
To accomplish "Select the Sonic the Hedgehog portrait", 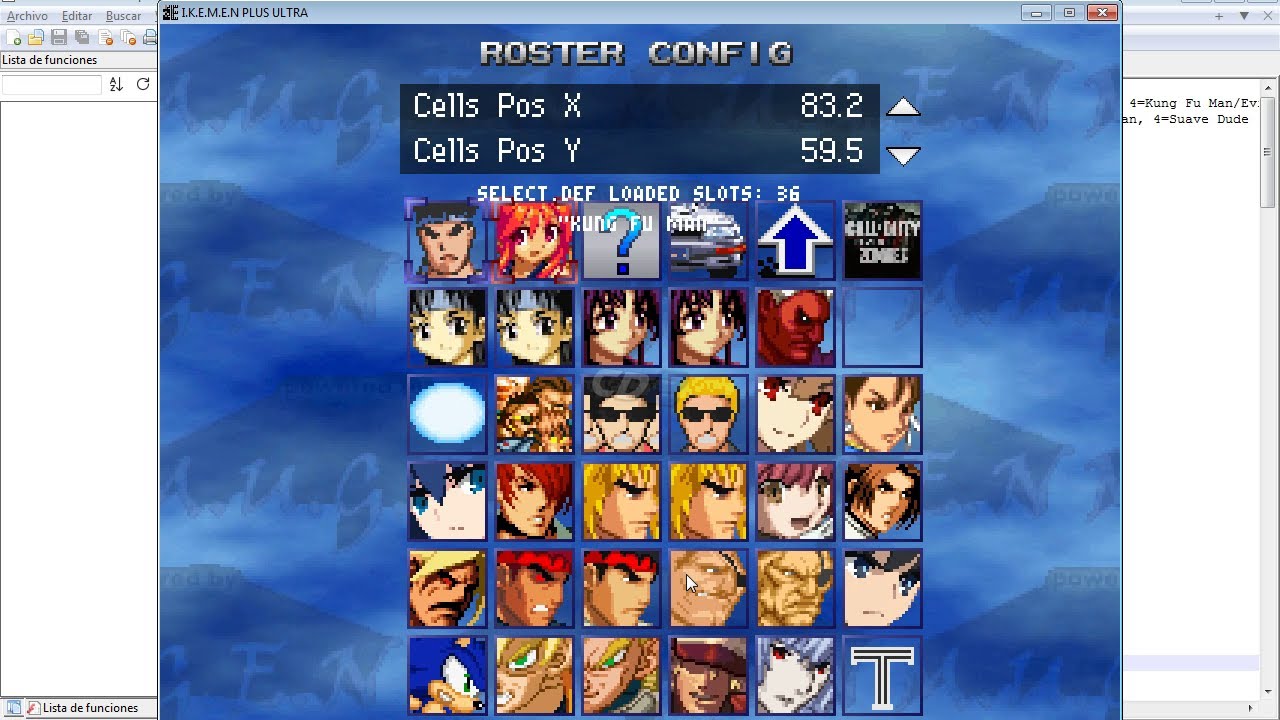I will 447,675.
